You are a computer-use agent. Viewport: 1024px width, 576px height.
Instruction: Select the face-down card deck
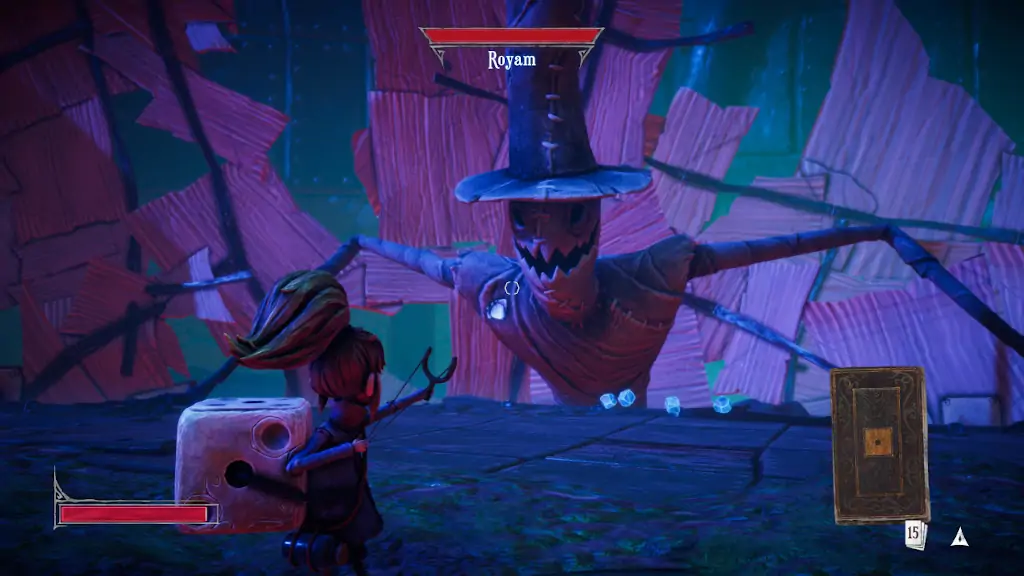tap(879, 444)
